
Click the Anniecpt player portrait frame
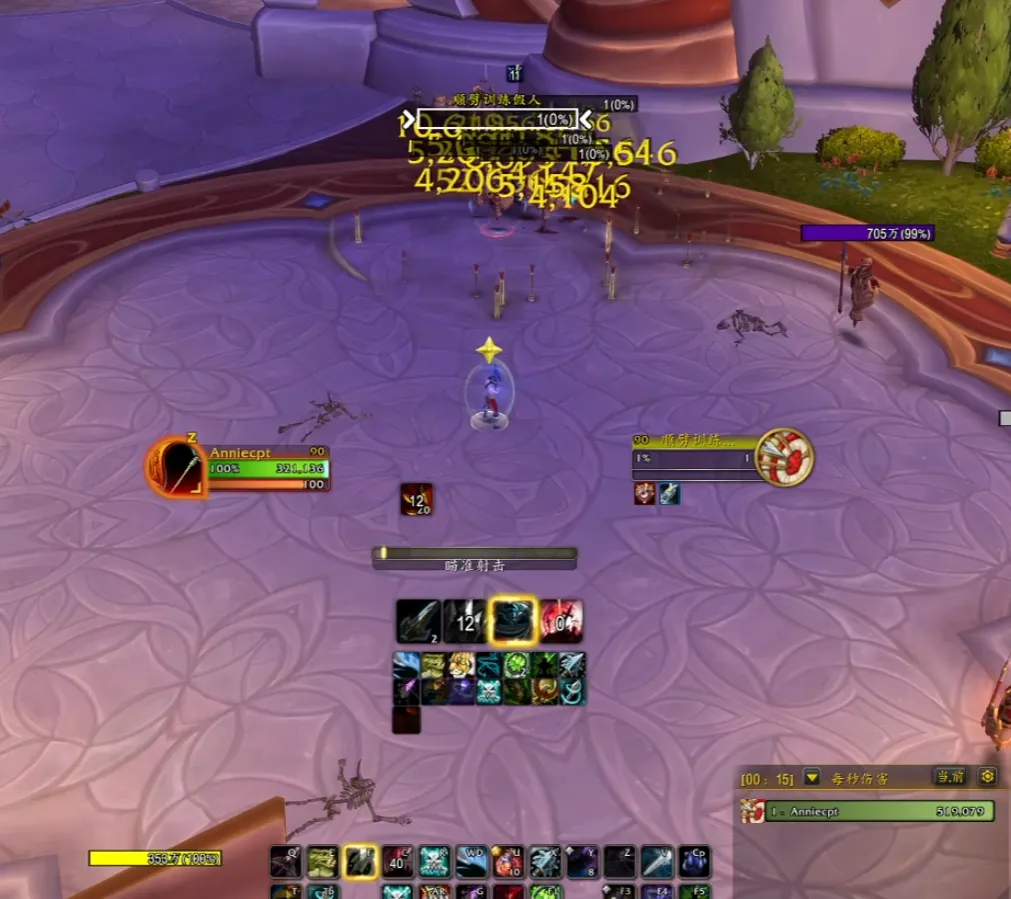coord(175,468)
